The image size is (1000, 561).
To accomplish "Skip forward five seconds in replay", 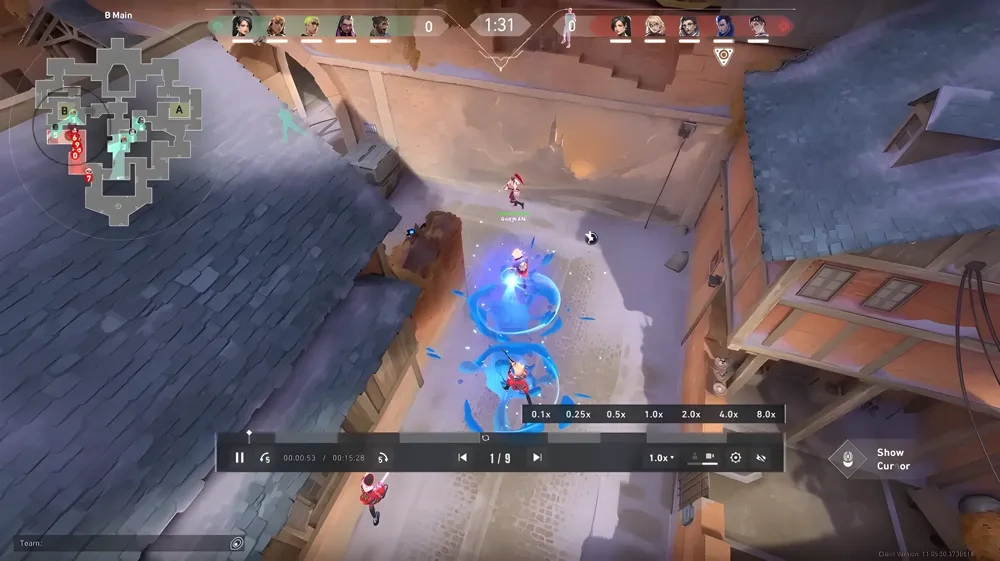I will point(382,458).
